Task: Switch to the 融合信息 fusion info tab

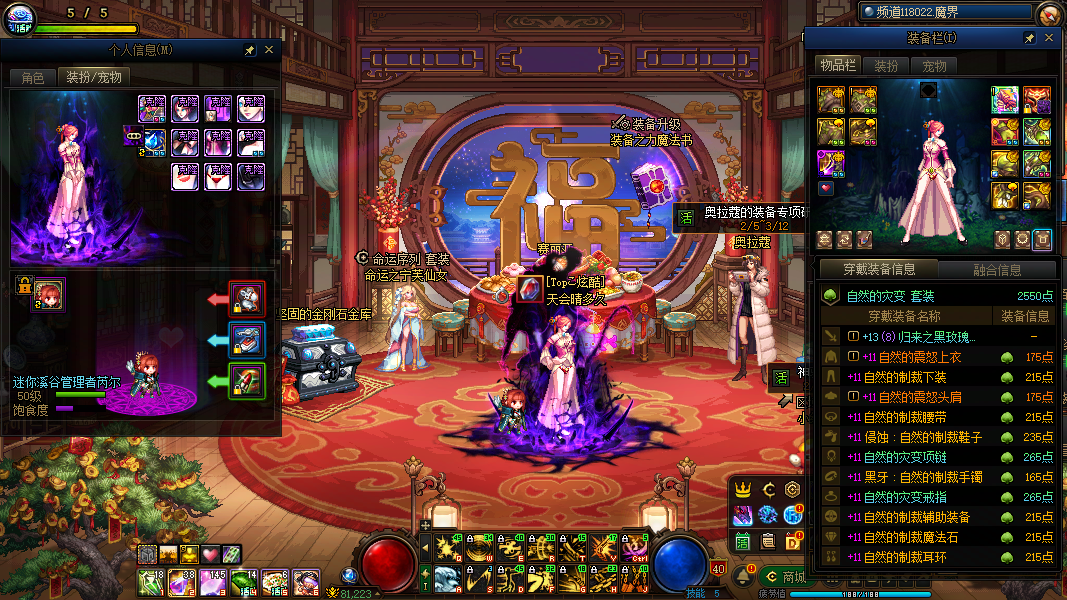Action: tap(996, 269)
